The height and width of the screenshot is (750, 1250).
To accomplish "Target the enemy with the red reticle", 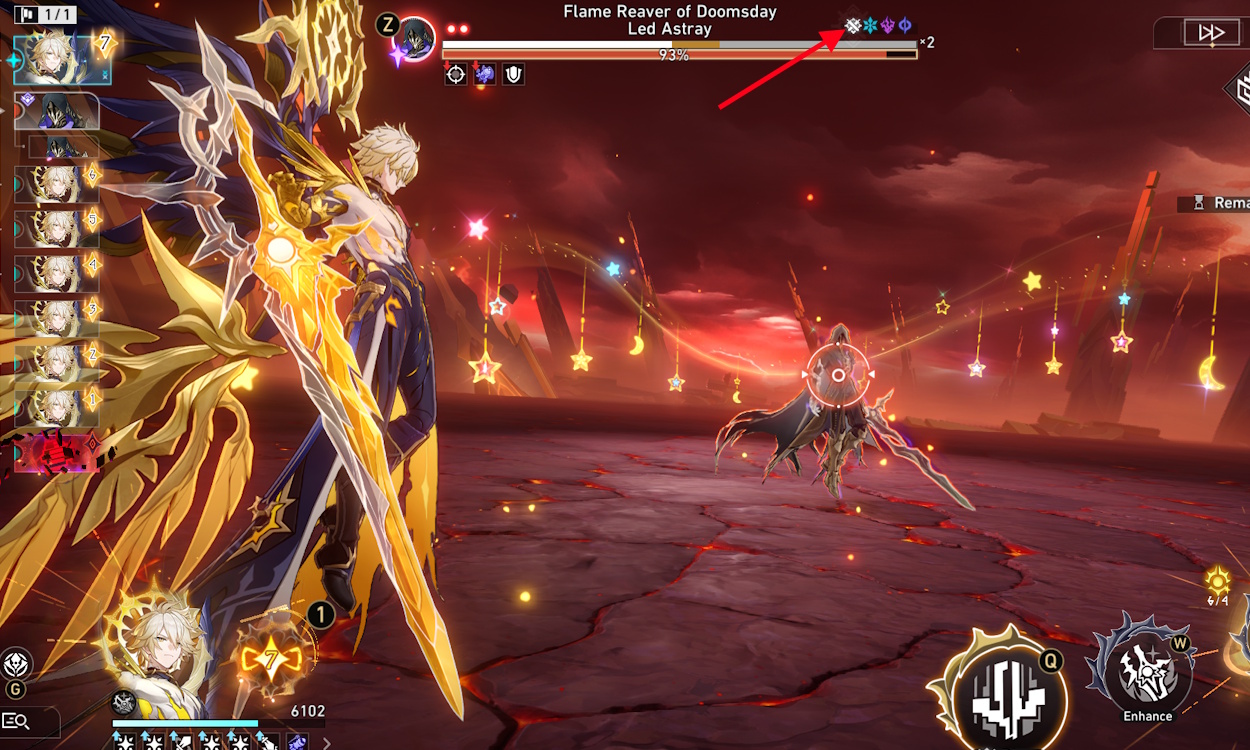I will (x=838, y=375).
